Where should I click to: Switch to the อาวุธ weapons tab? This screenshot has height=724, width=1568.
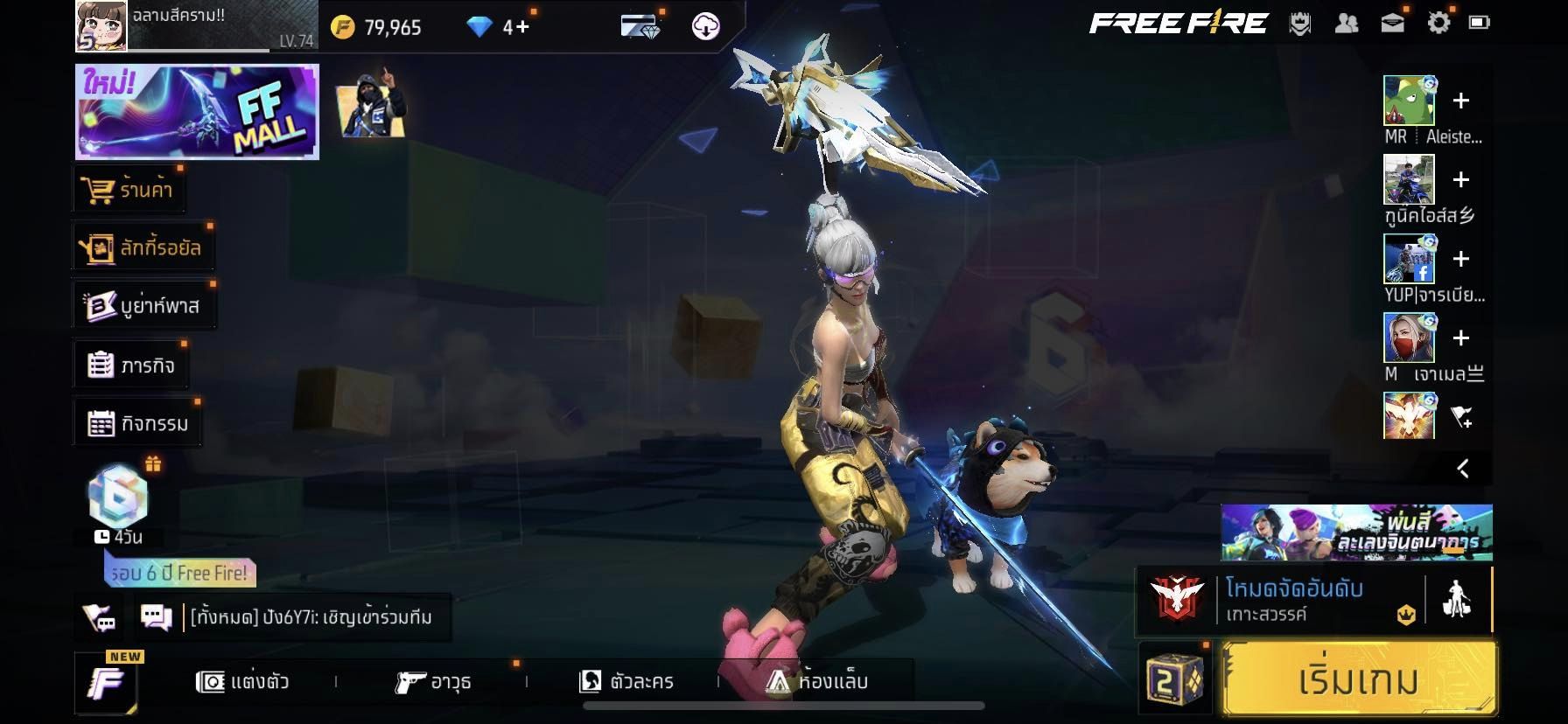coord(434,681)
